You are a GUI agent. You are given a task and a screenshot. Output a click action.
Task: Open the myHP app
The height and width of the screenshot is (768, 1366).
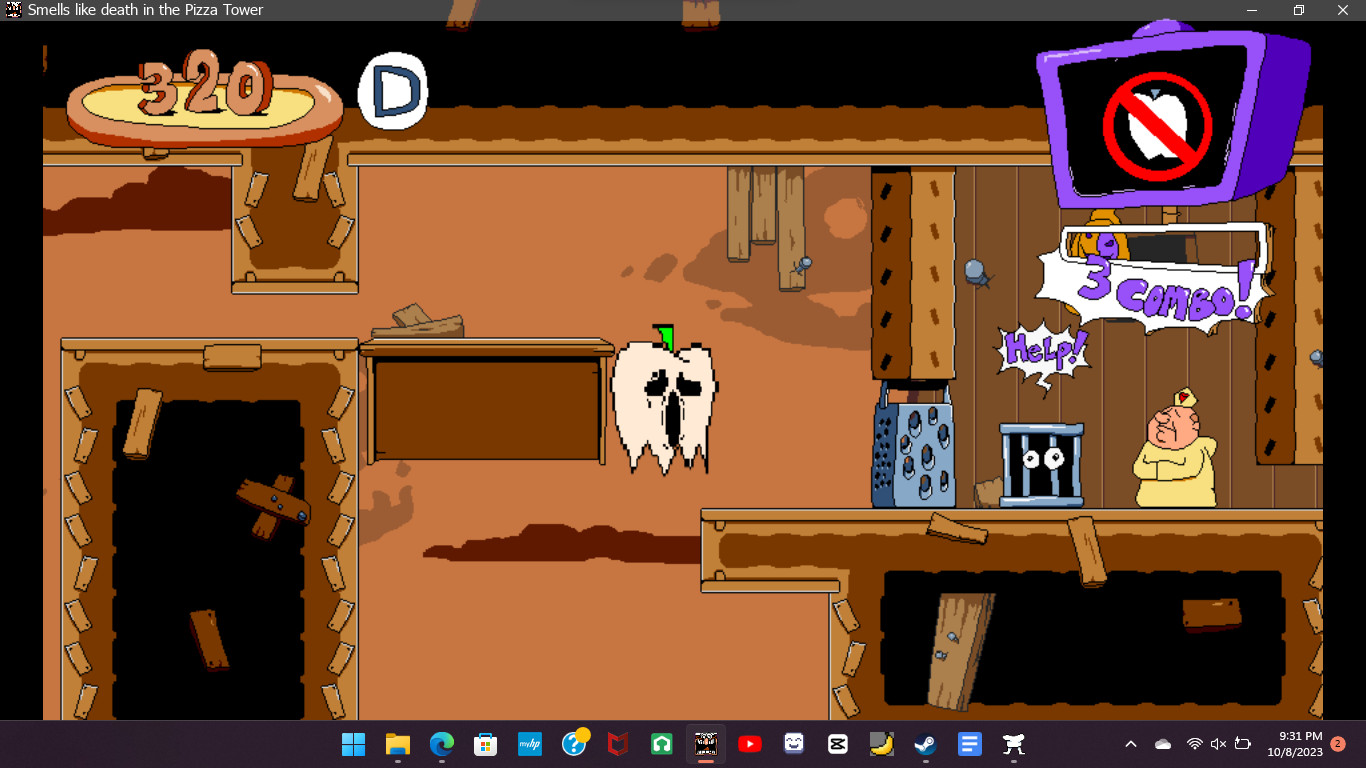(x=529, y=744)
